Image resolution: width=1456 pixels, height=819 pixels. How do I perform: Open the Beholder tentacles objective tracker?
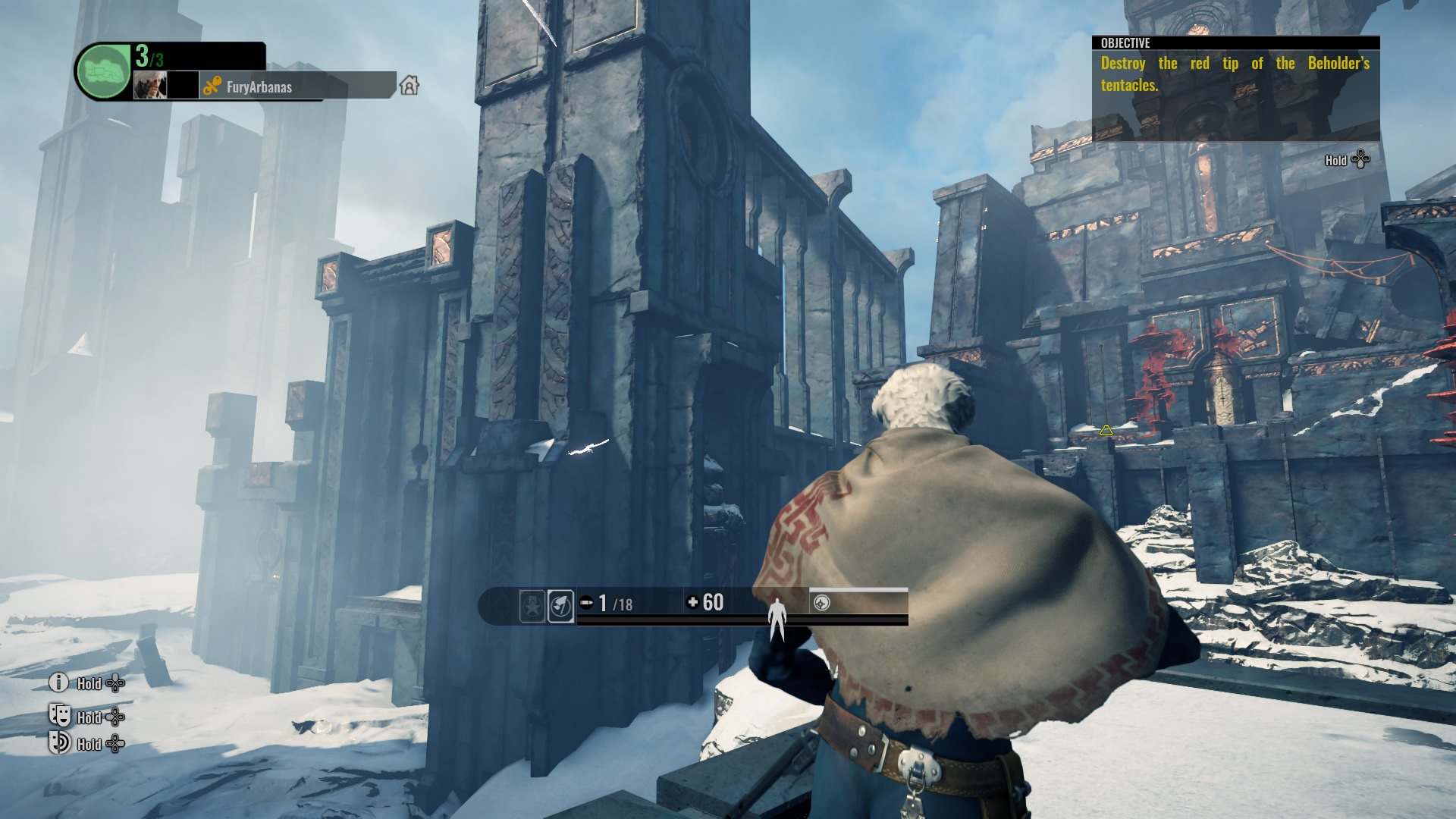coord(1235,74)
